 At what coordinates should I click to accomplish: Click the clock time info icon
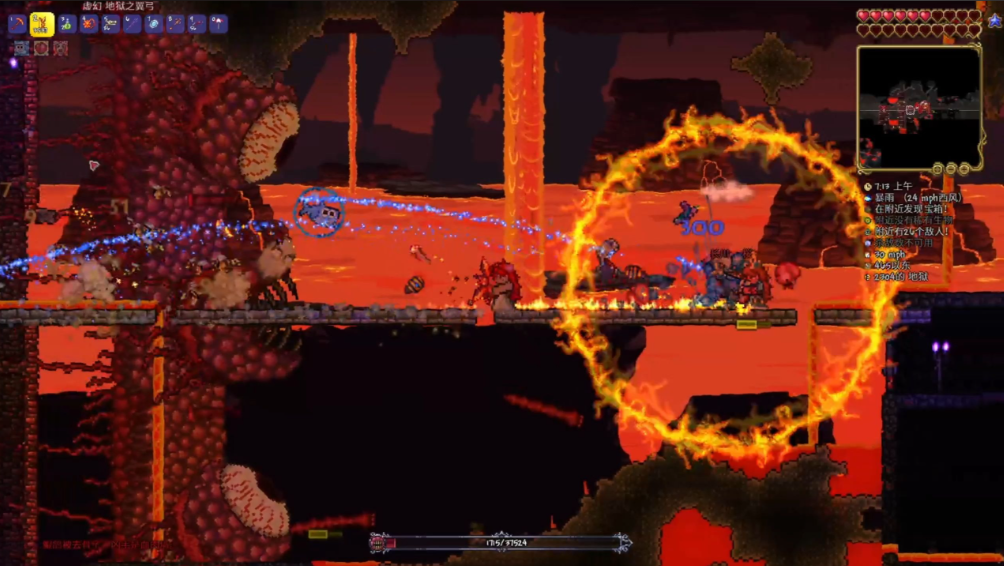pyautogui.click(x=867, y=187)
